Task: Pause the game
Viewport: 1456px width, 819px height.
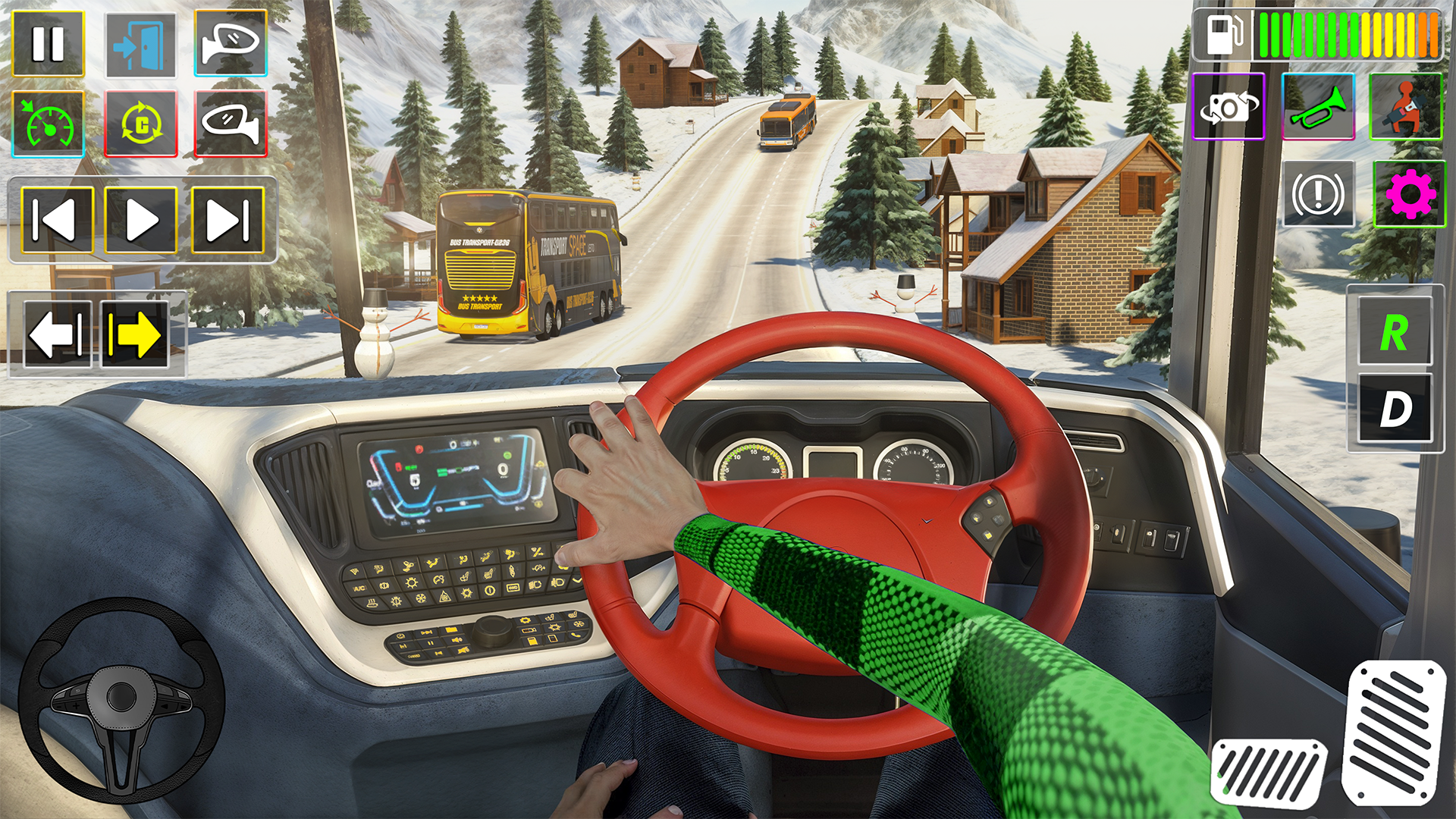Action: pos(48,44)
